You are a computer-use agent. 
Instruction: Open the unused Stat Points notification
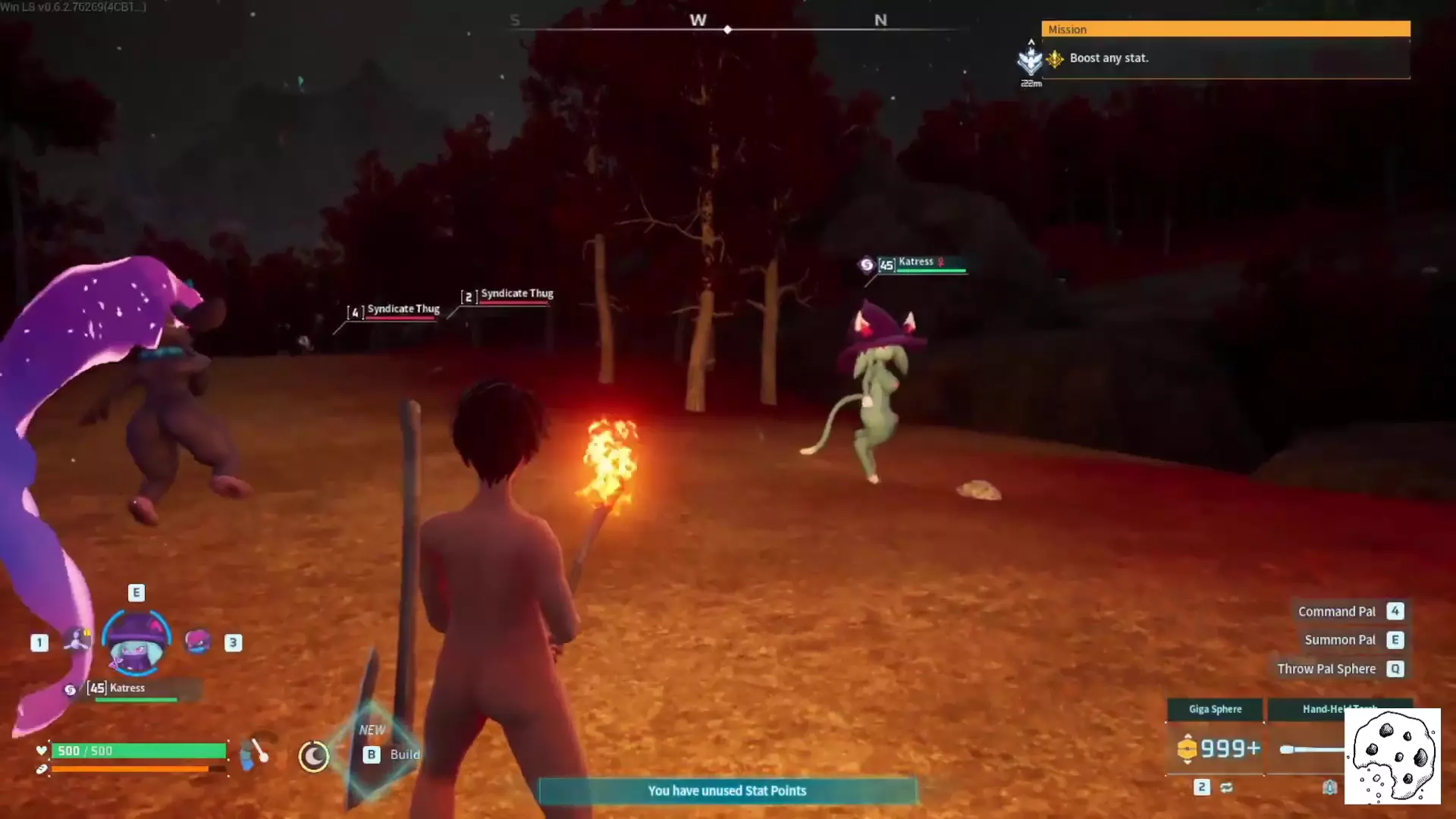pos(727,791)
